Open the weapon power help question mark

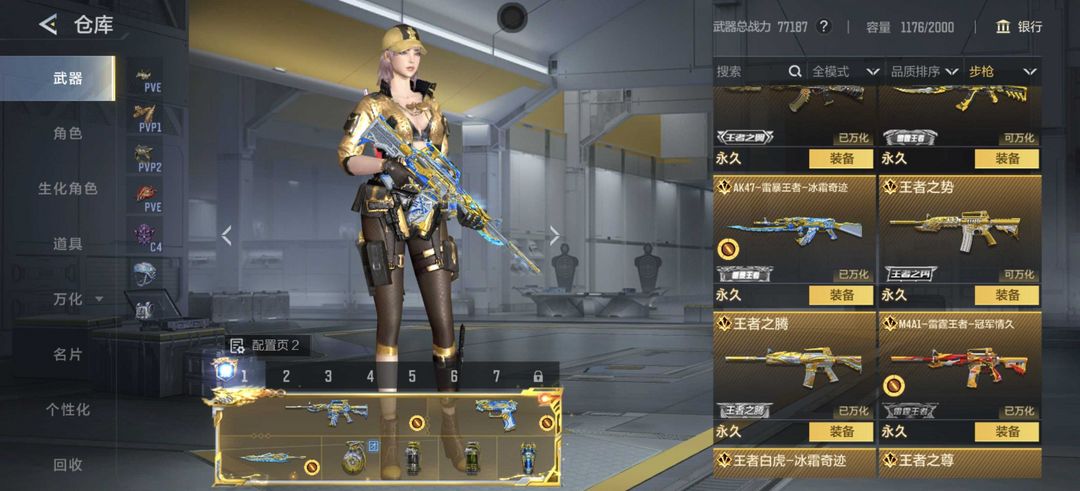pyautogui.click(x=824, y=27)
